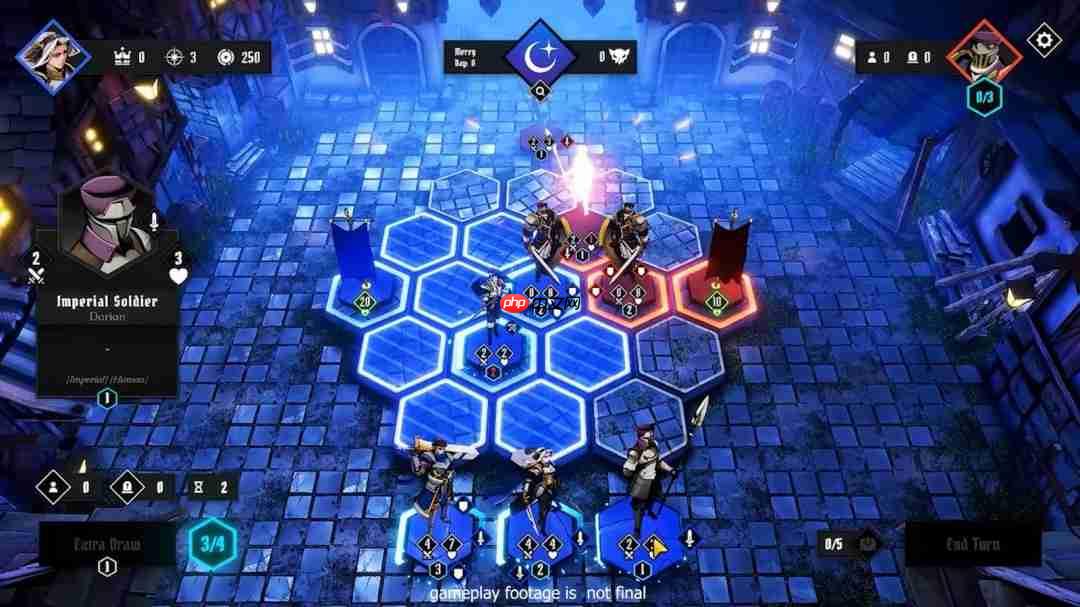Open the magnifier under the moon emblem
The image size is (1080, 607).
[540, 92]
